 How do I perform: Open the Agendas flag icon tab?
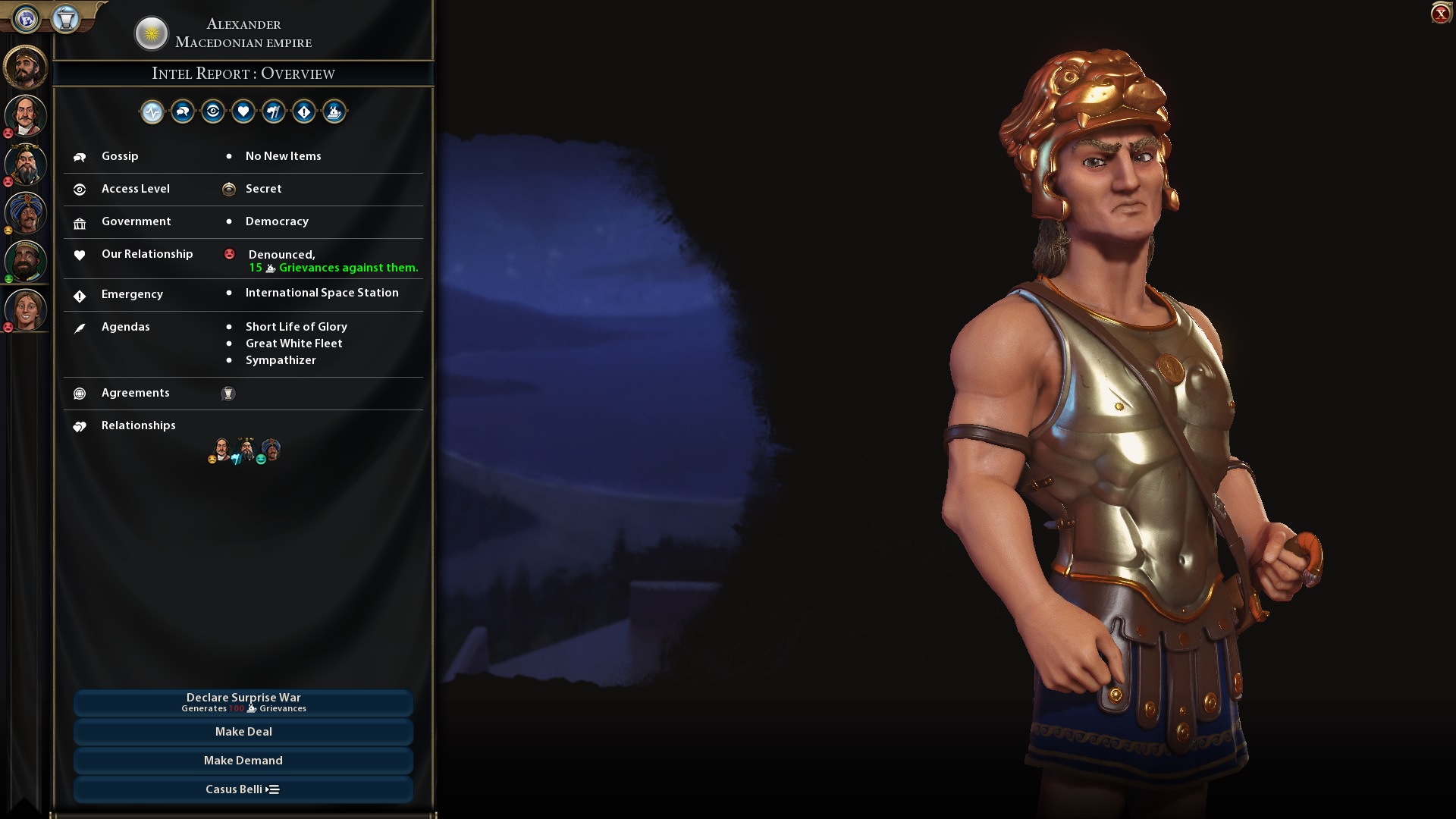pyautogui.click(x=274, y=111)
